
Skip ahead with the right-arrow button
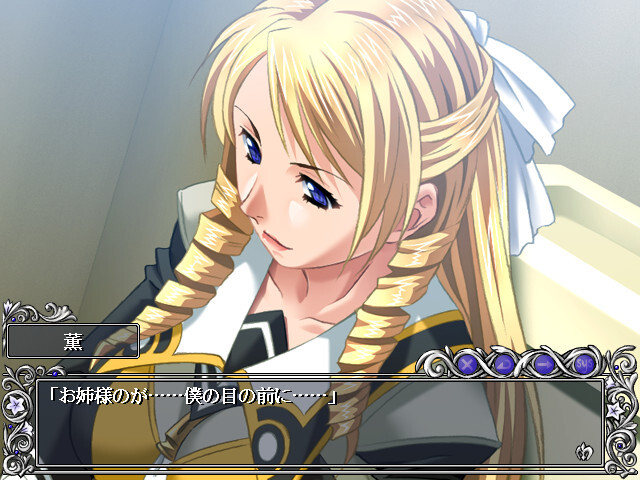[545, 363]
